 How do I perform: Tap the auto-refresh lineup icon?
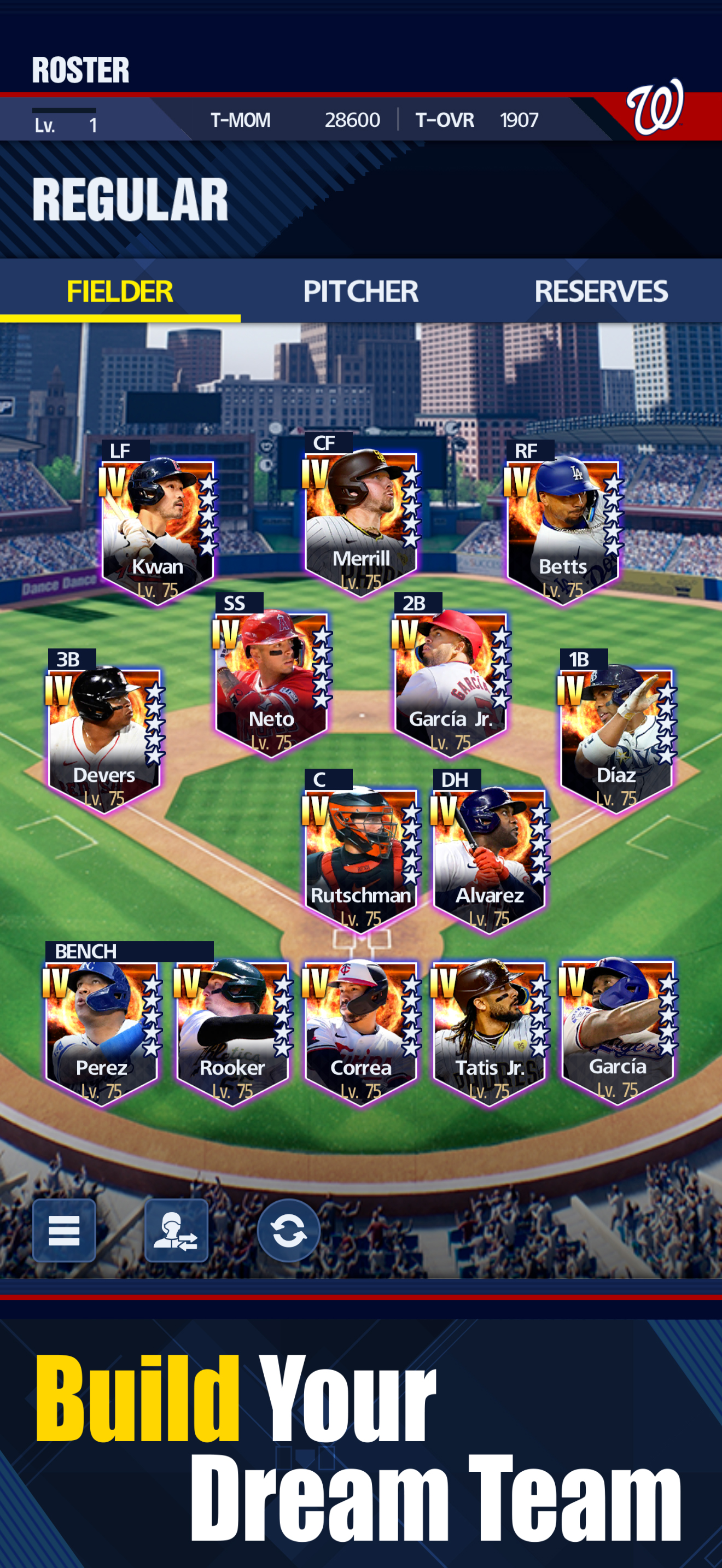[288, 1231]
